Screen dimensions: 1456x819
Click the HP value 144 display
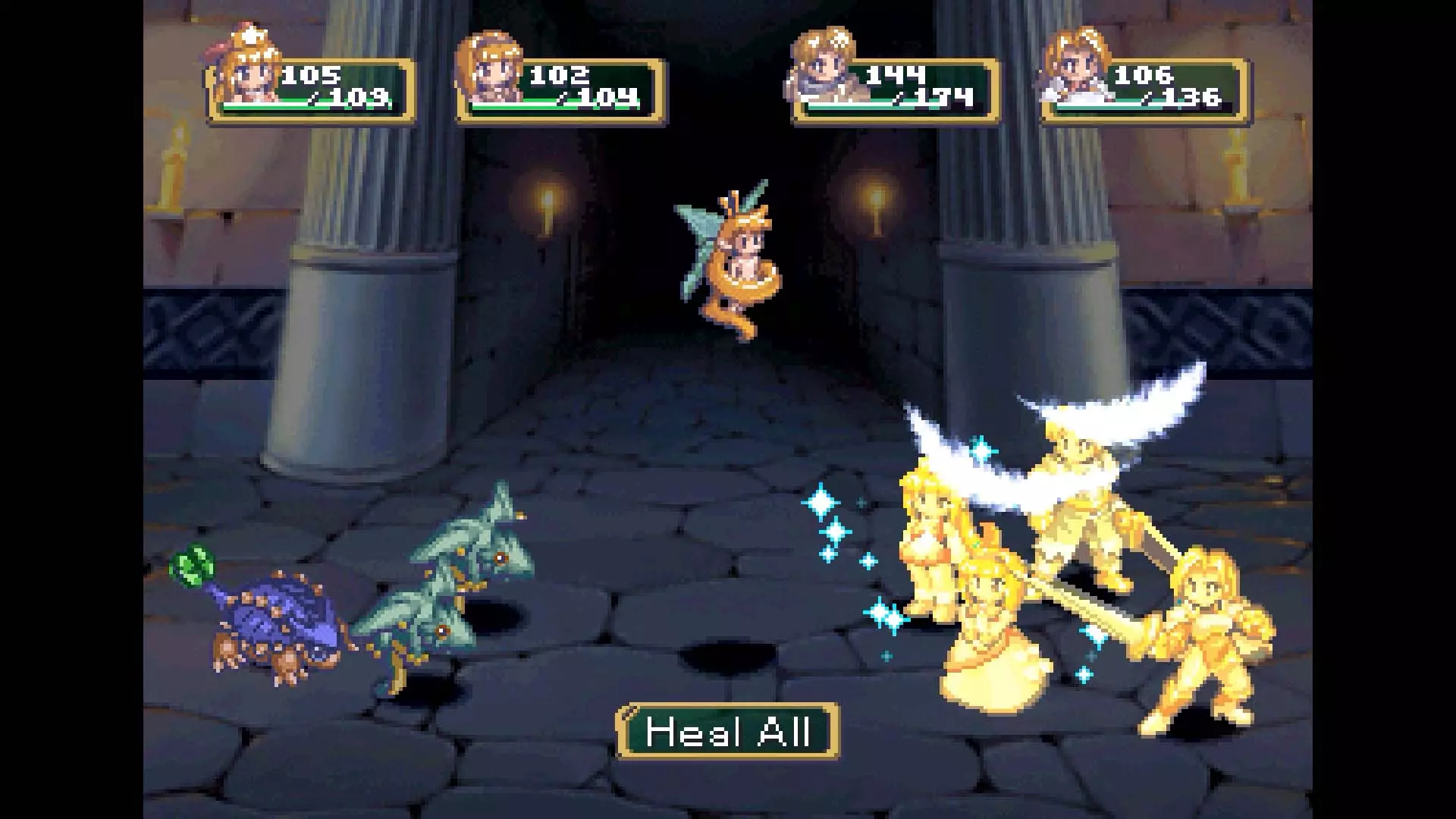point(895,74)
